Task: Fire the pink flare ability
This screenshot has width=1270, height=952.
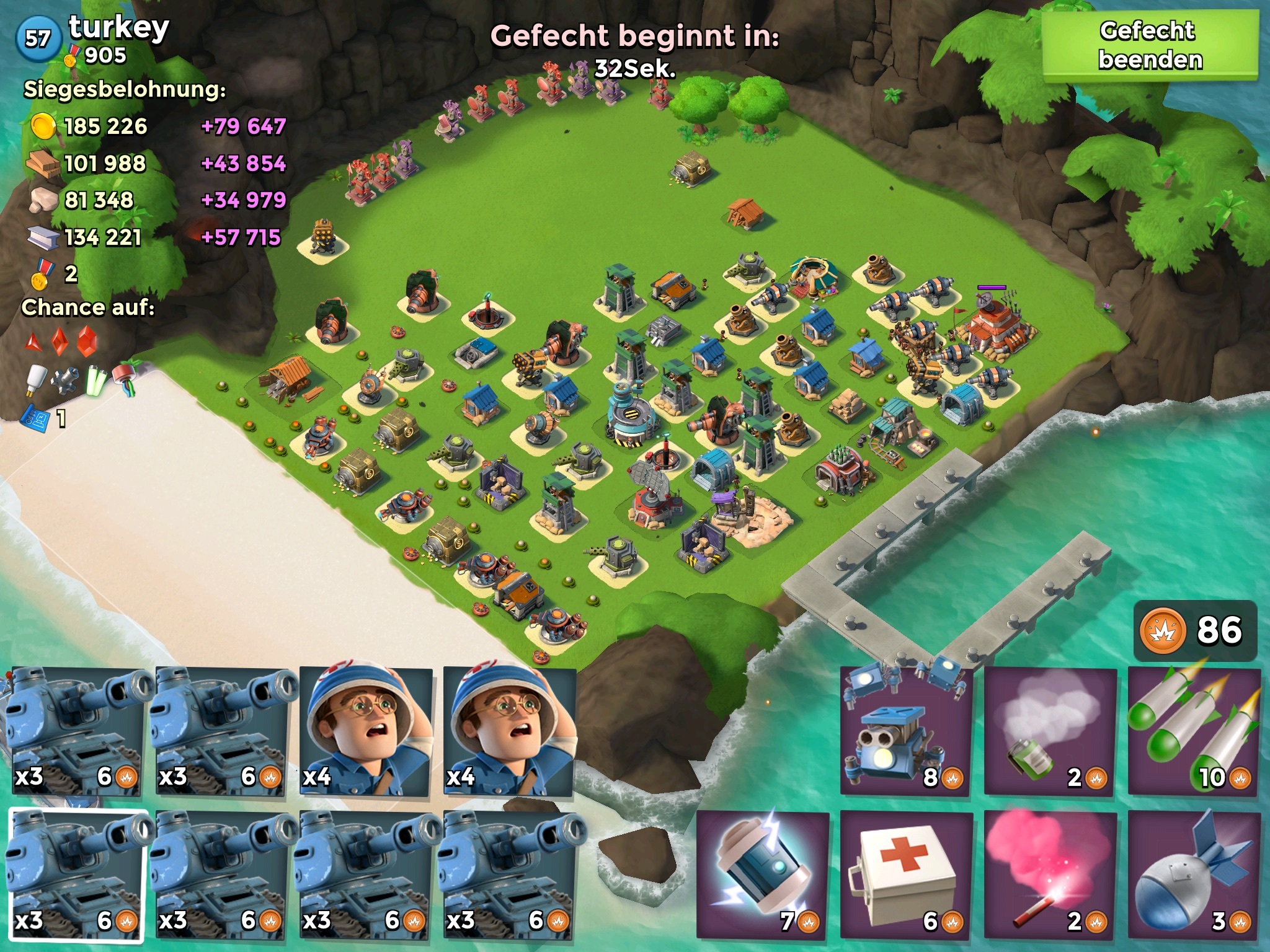Action: pos(1050,874)
